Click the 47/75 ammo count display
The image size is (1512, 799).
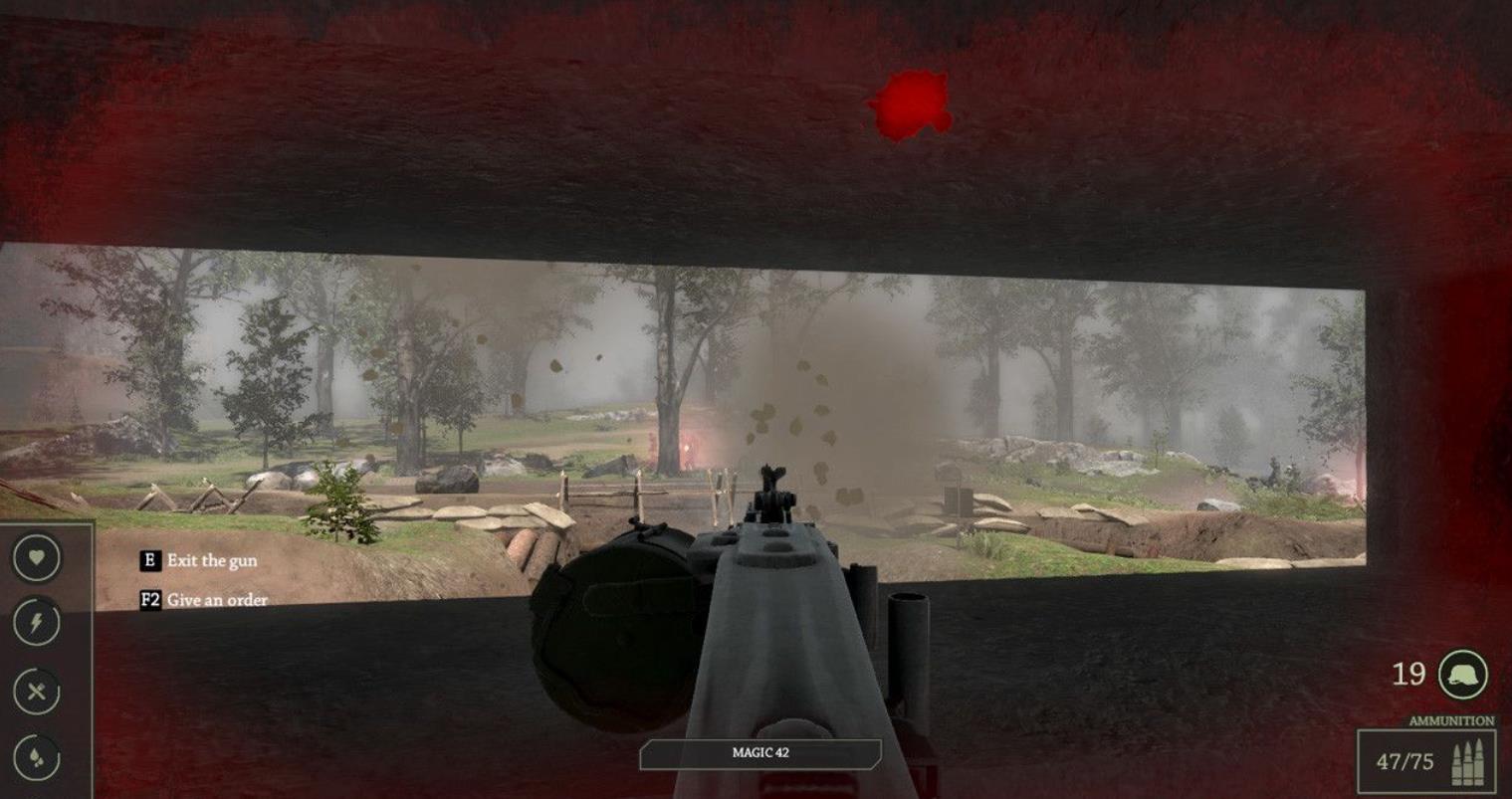click(1404, 759)
